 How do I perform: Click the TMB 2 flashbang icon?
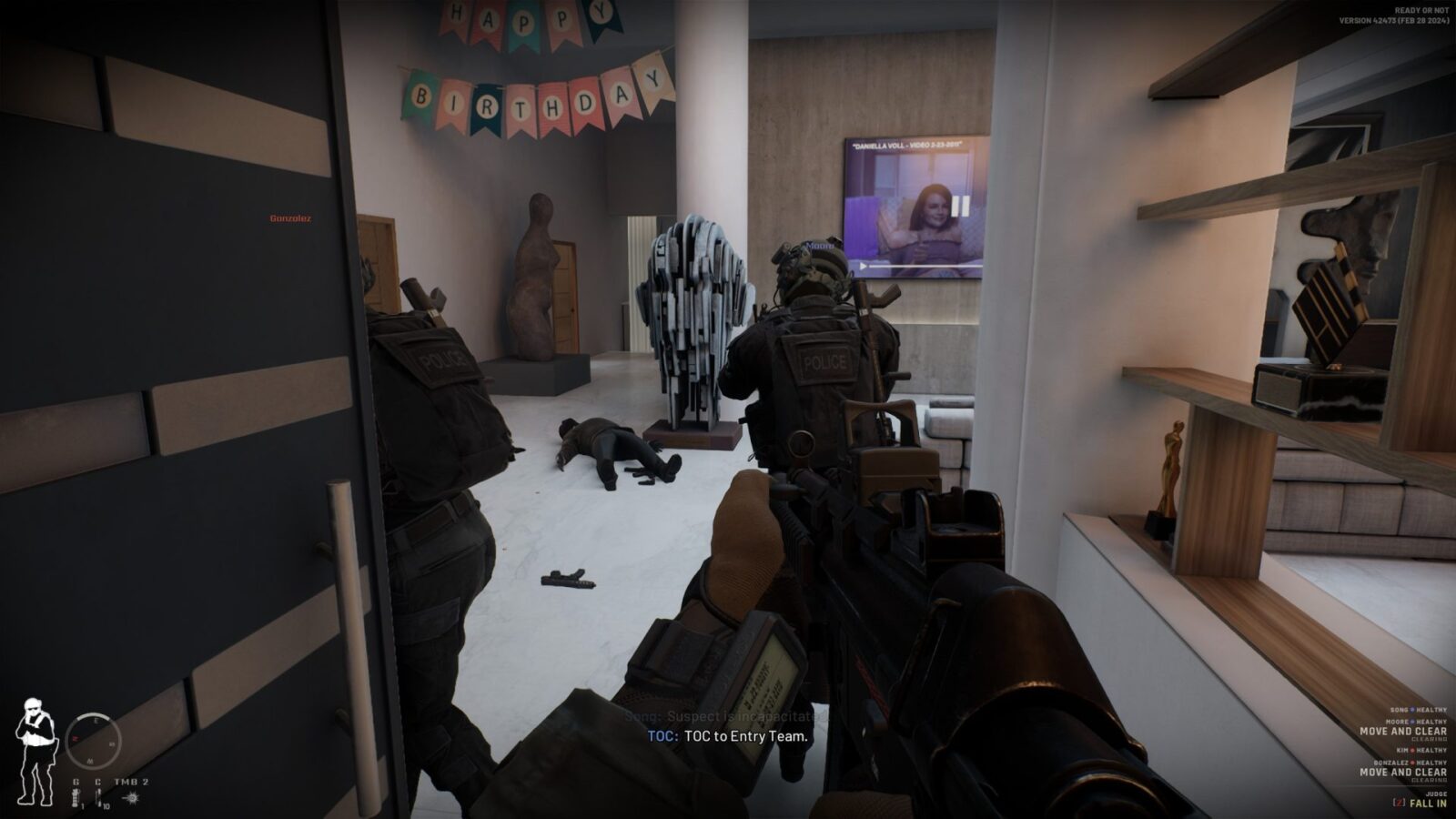click(132, 798)
